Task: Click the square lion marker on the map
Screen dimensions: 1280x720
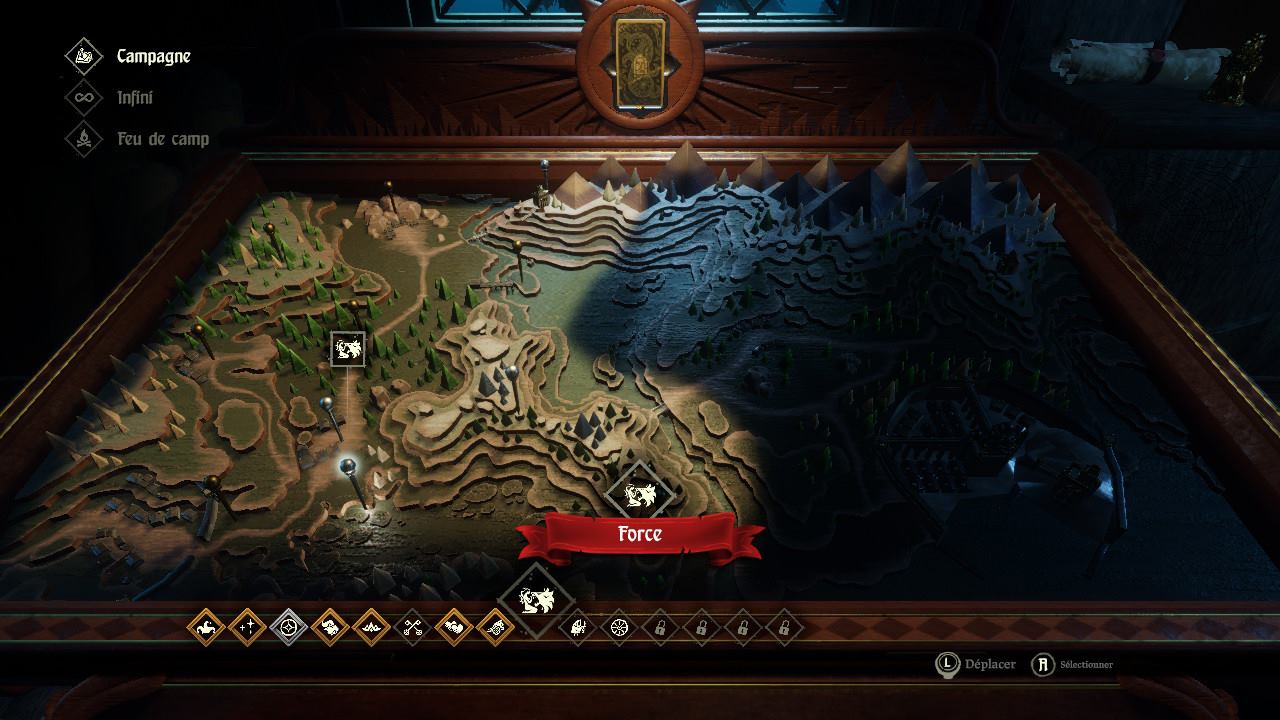Action: 348,349
